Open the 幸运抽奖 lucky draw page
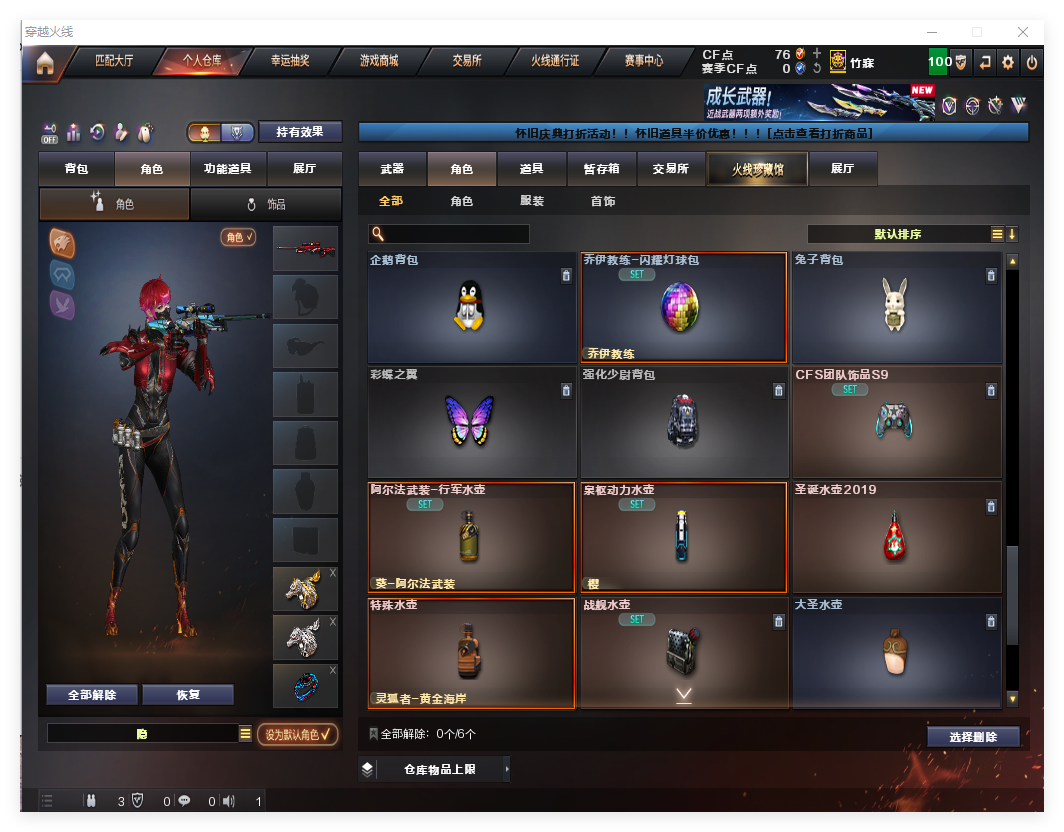This screenshot has width=1064, height=832. pyautogui.click(x=290, y=61)
